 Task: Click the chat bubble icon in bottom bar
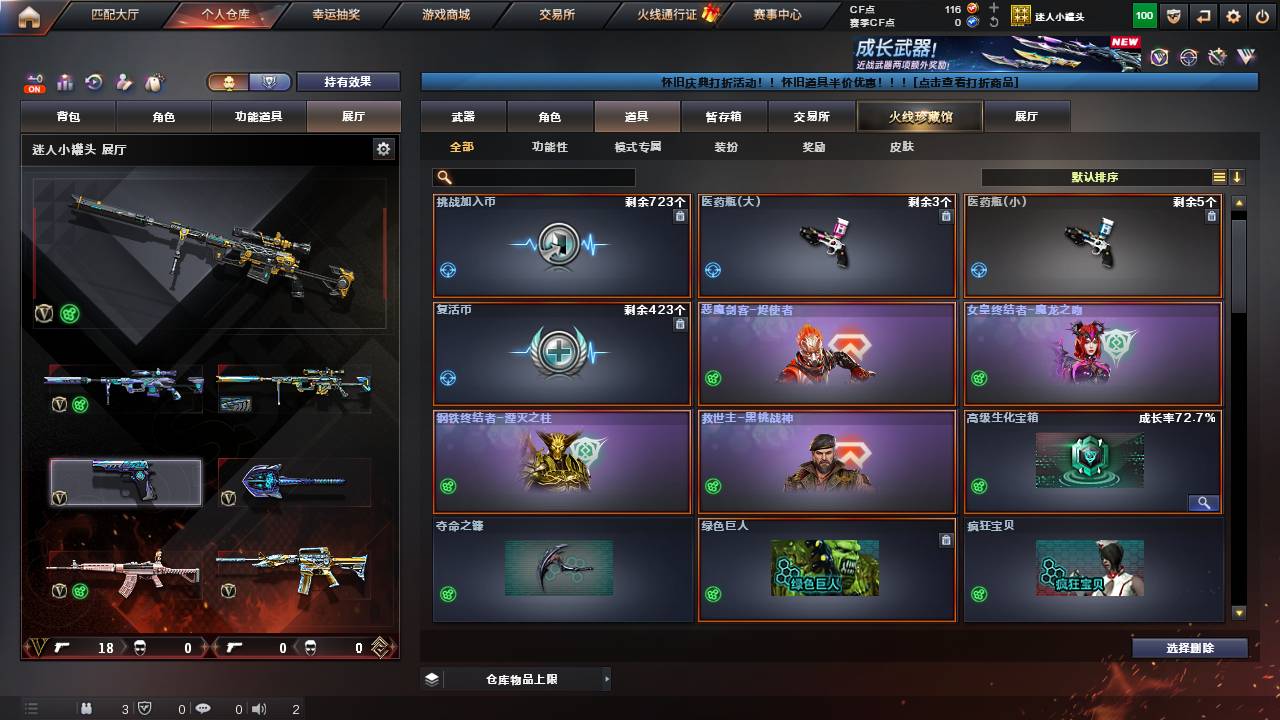[x=204, y=709]
